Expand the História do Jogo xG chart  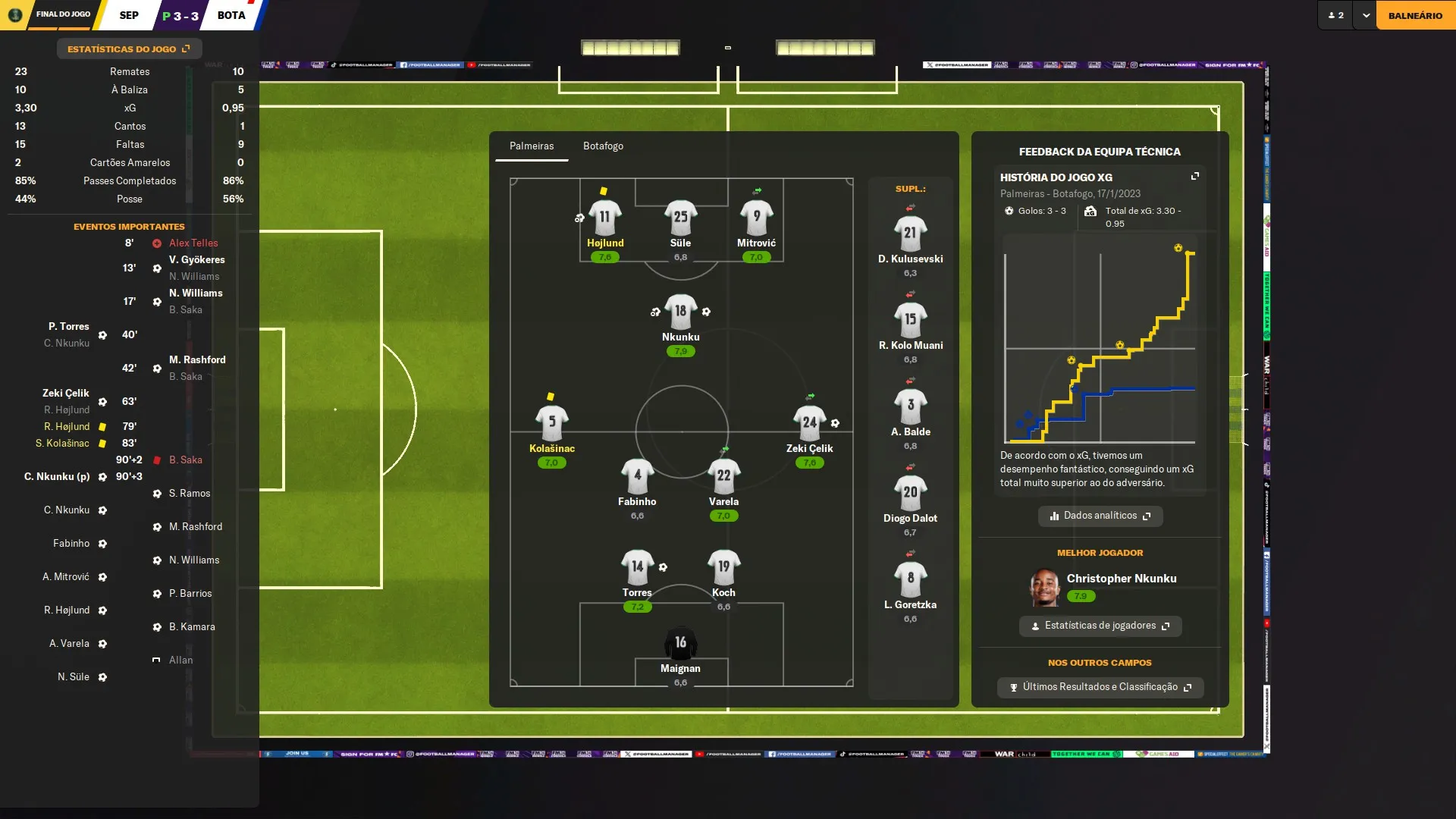click(x=1195, y=177)
